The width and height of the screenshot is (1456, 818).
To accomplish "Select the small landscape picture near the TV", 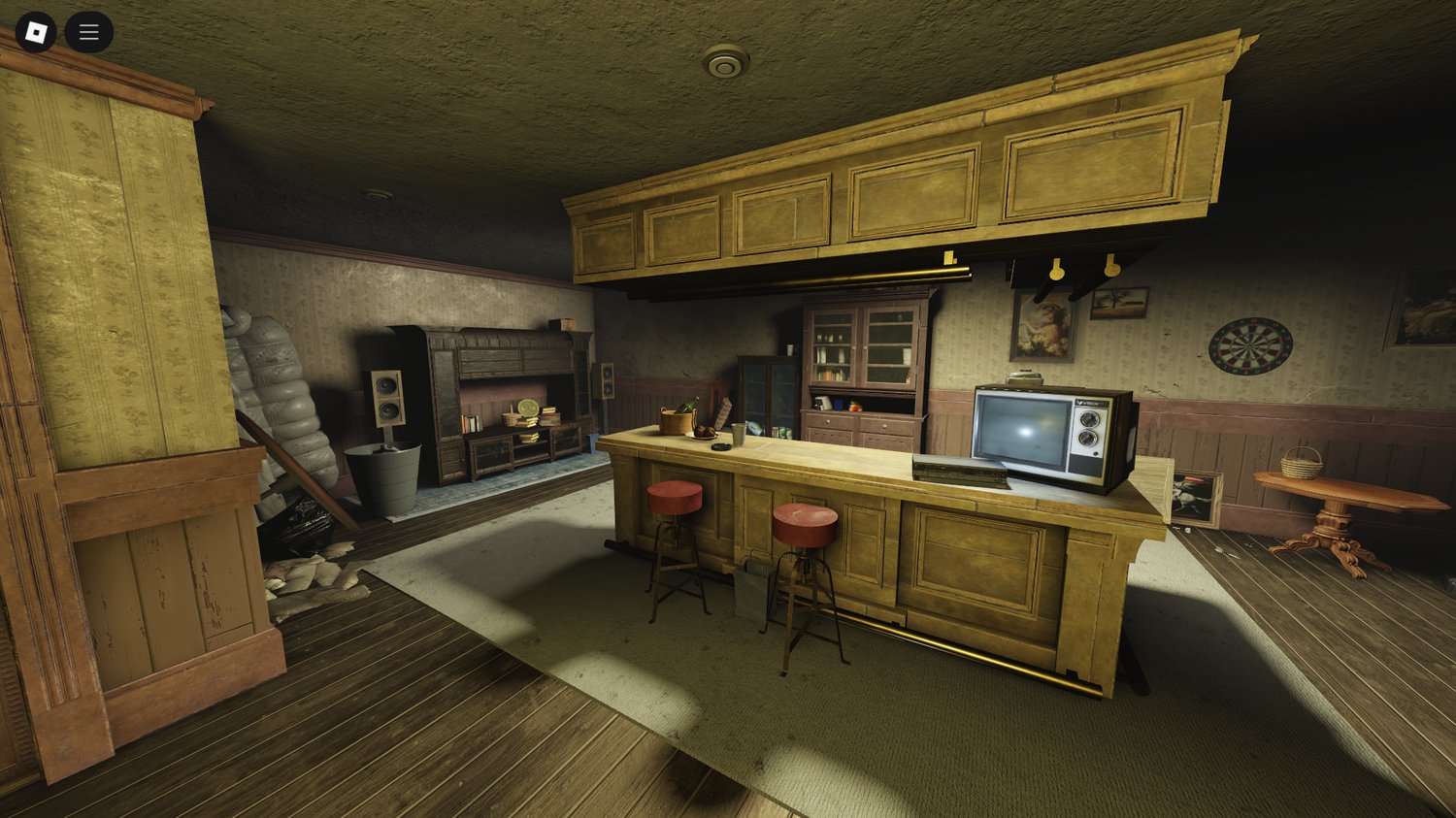I will 1118,303.
